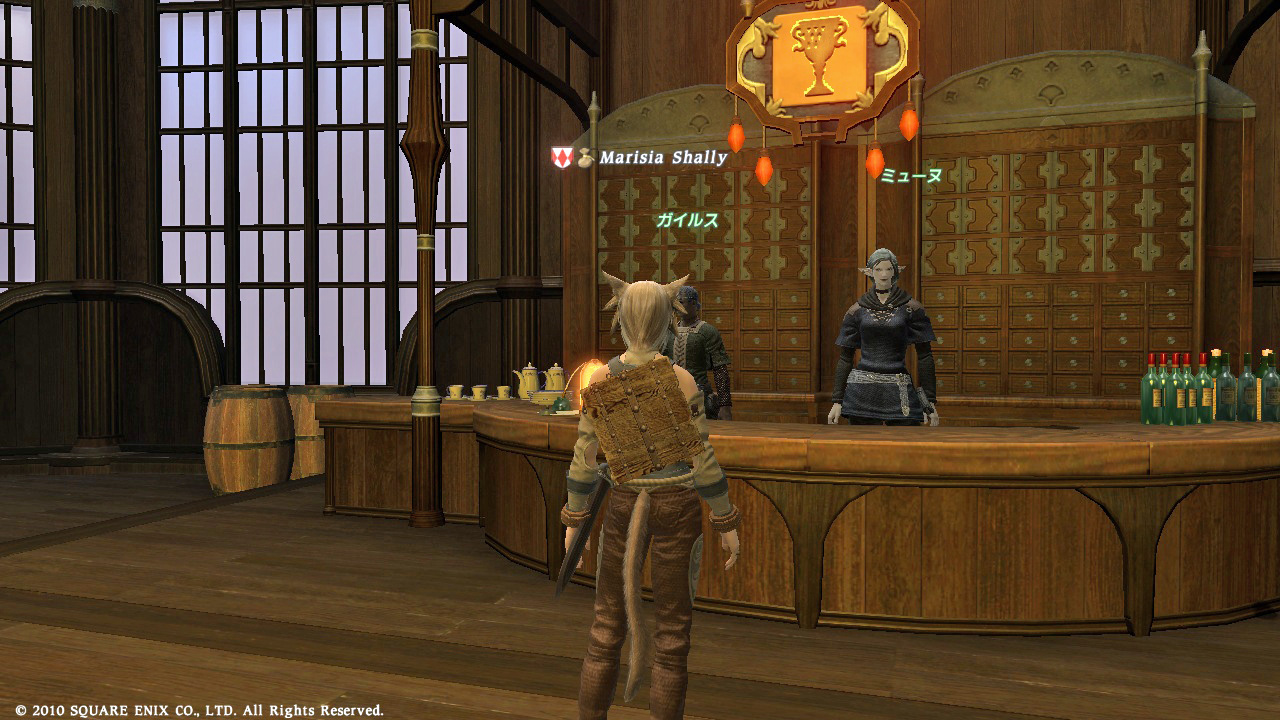Target the ガイルス name label
This screenshot has width=1280, height=720.
687,221
